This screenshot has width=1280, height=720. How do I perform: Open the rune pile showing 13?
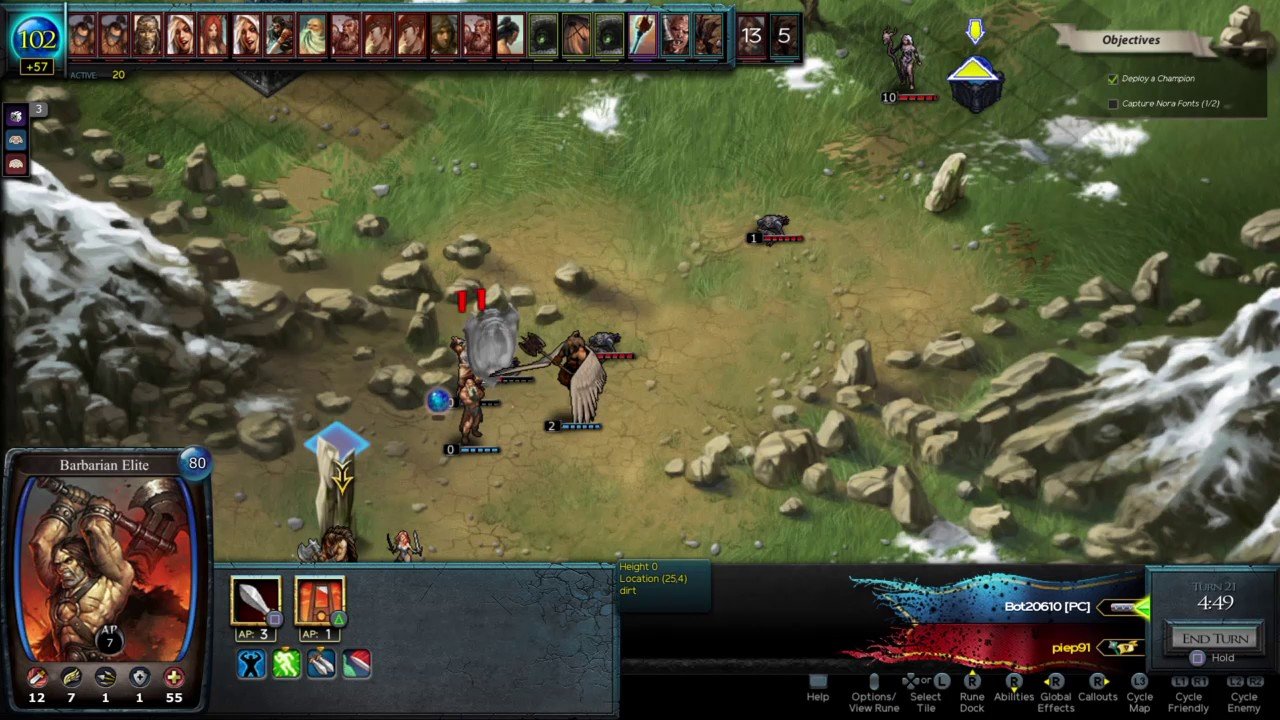pyautogui.click(x=751, y=36)
